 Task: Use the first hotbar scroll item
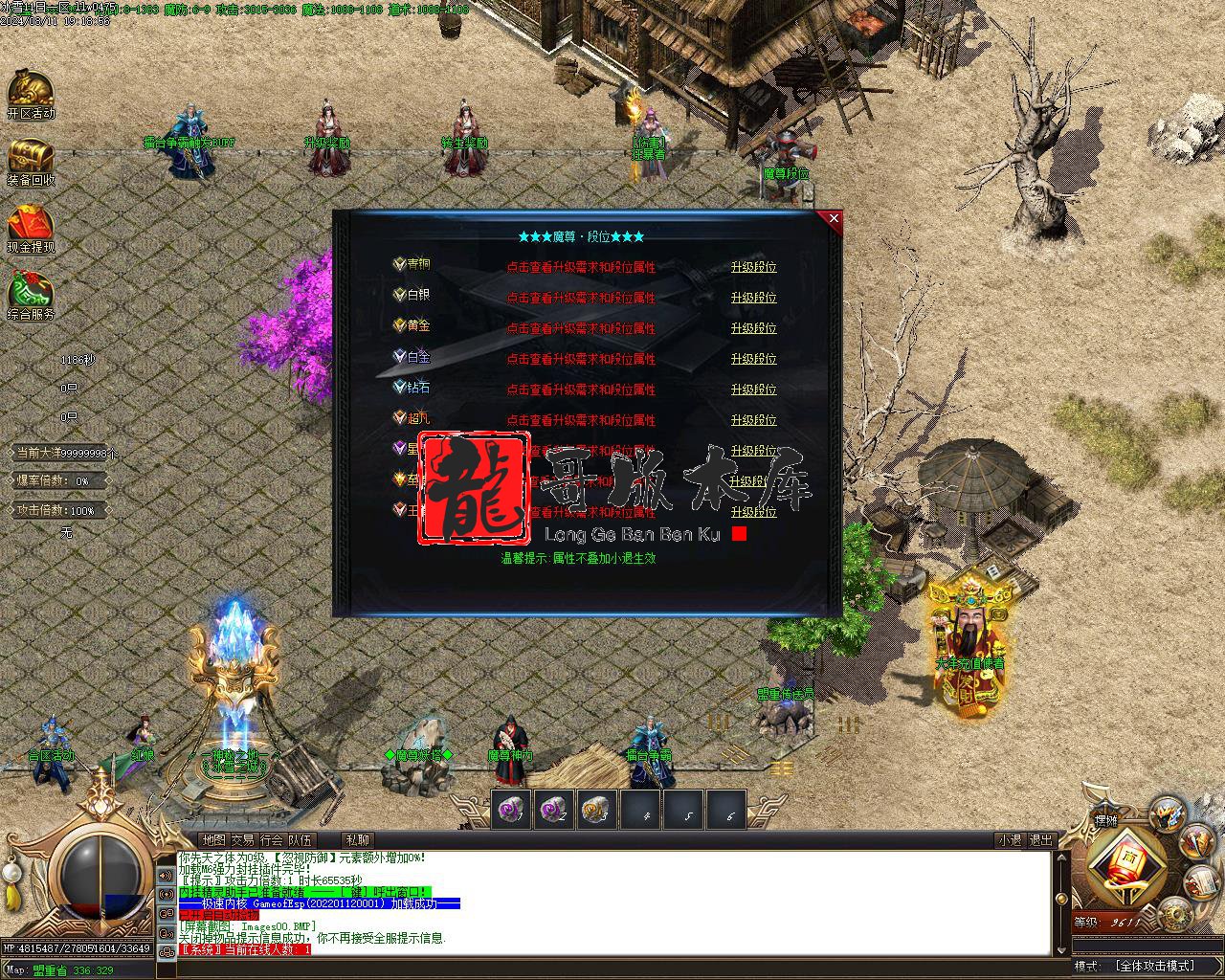(x=511, y=810)
